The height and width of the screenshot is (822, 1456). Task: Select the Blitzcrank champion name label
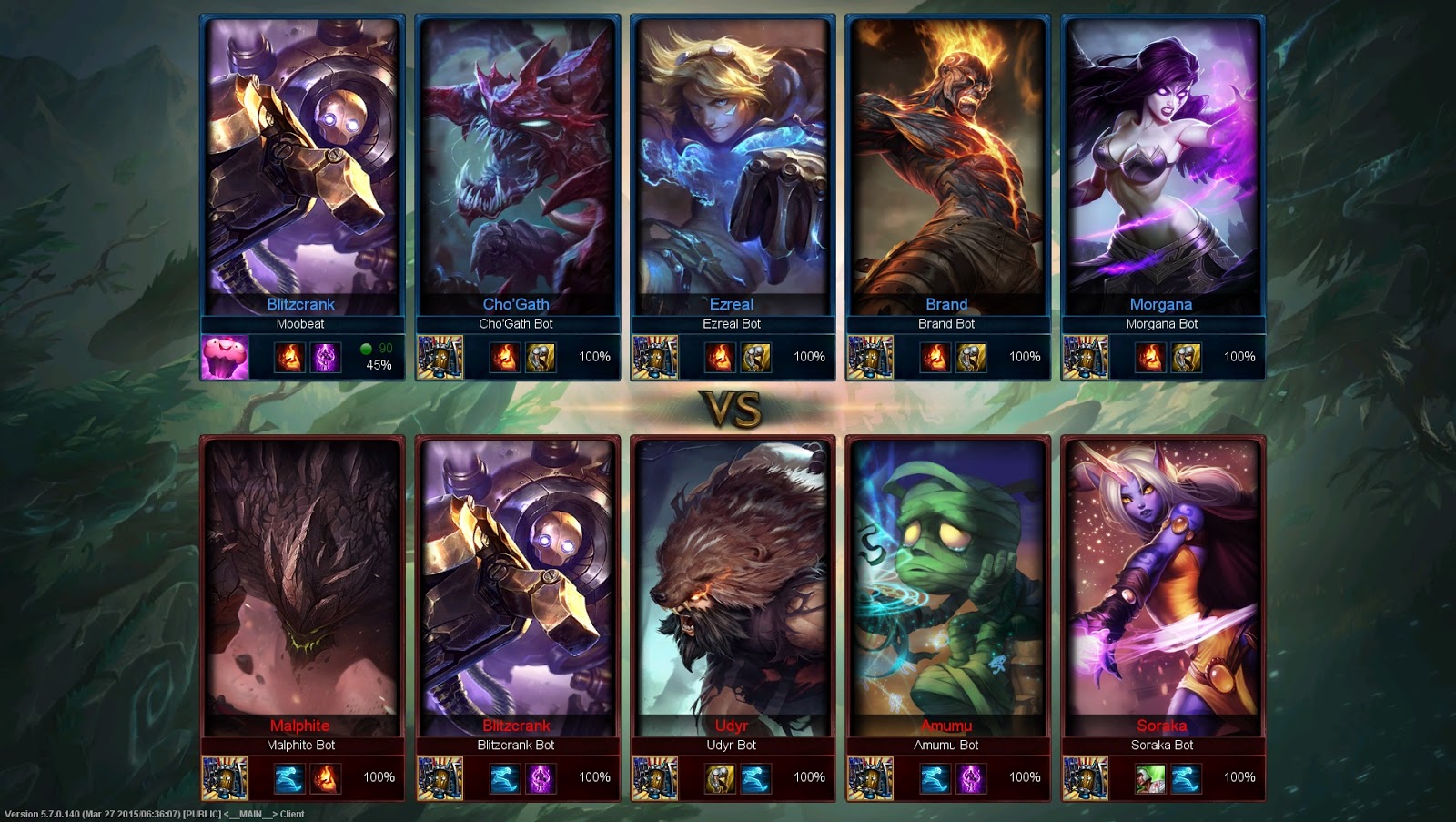pyautogui.click(x=299, y=304)
